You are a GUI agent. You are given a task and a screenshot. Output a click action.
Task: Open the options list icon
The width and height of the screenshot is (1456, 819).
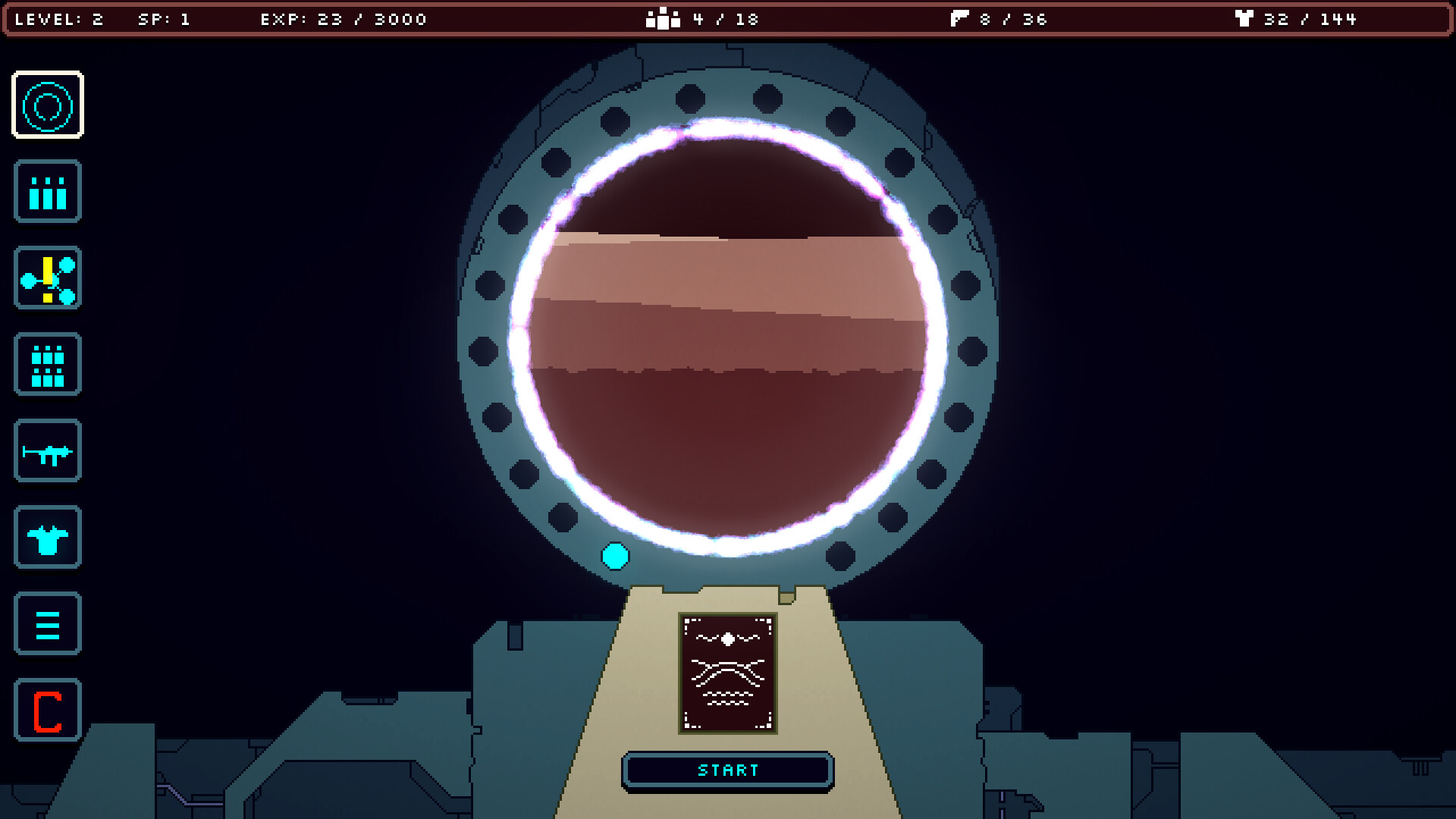pos(48,624)
